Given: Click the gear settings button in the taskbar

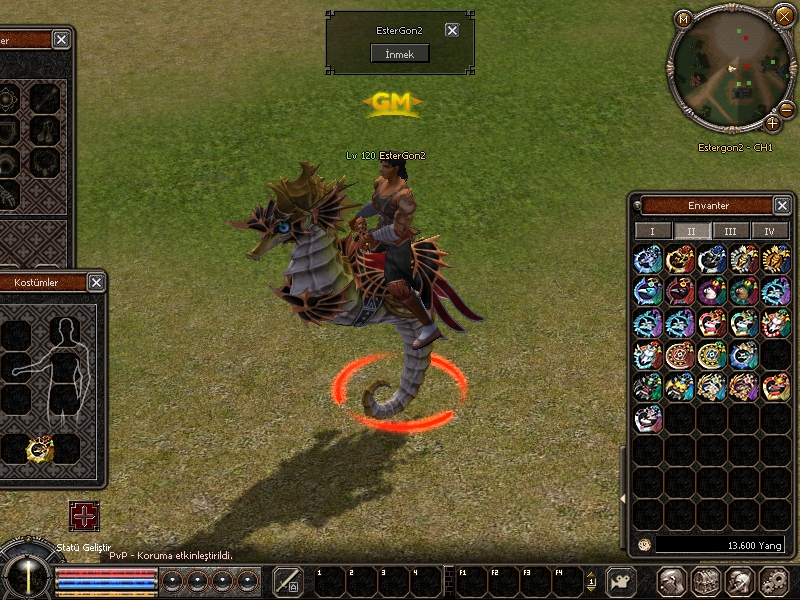Looking at the screenshot, I should pos(774,581).
